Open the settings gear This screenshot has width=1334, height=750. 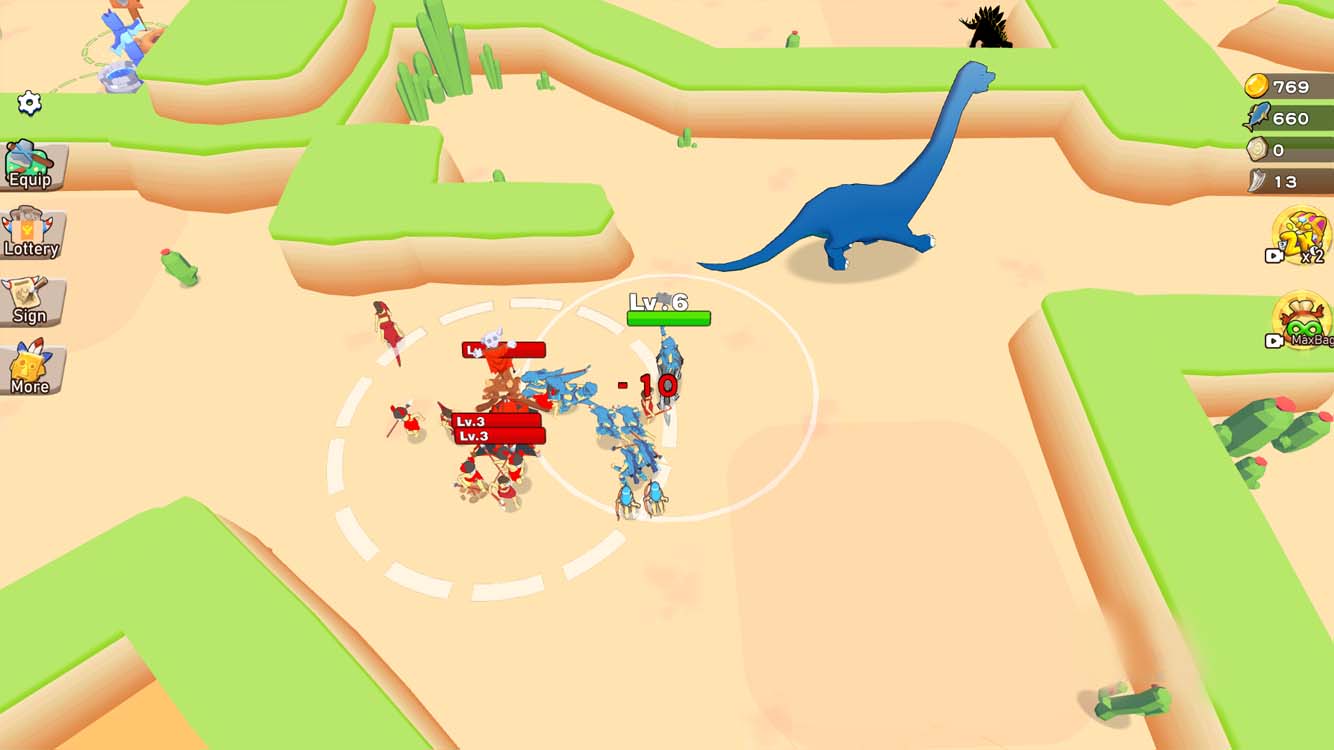tap(29, 100)
